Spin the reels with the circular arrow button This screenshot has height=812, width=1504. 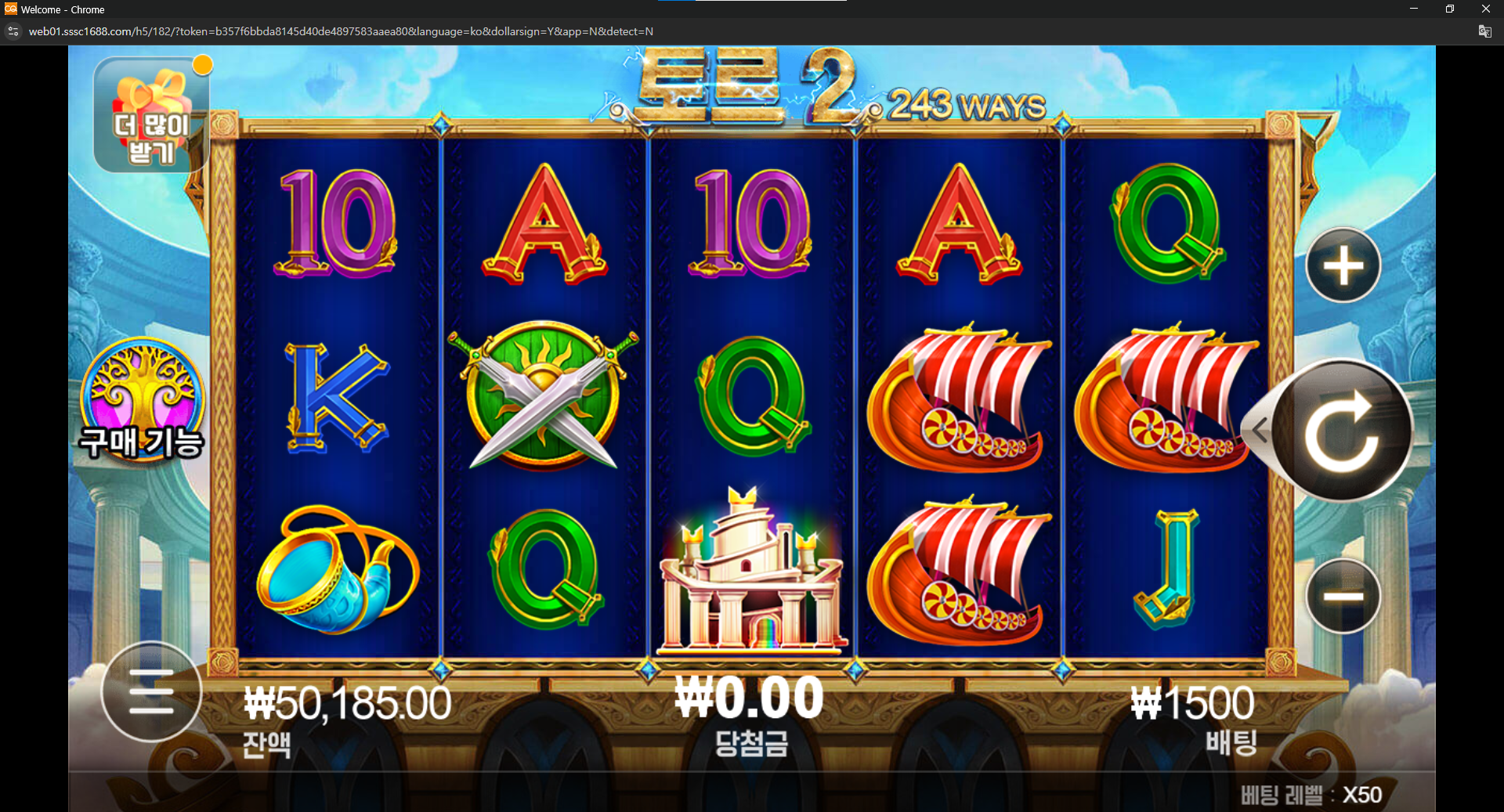click(x=1343, y=431)
